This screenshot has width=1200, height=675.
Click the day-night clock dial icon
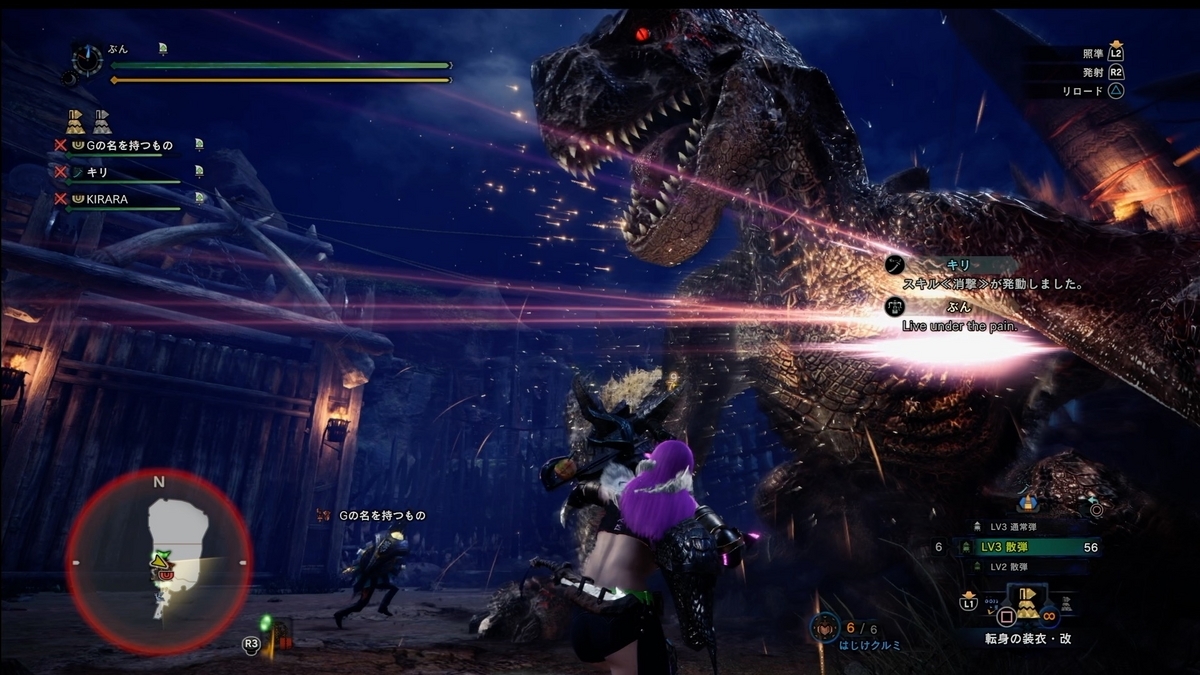(88, 60)
